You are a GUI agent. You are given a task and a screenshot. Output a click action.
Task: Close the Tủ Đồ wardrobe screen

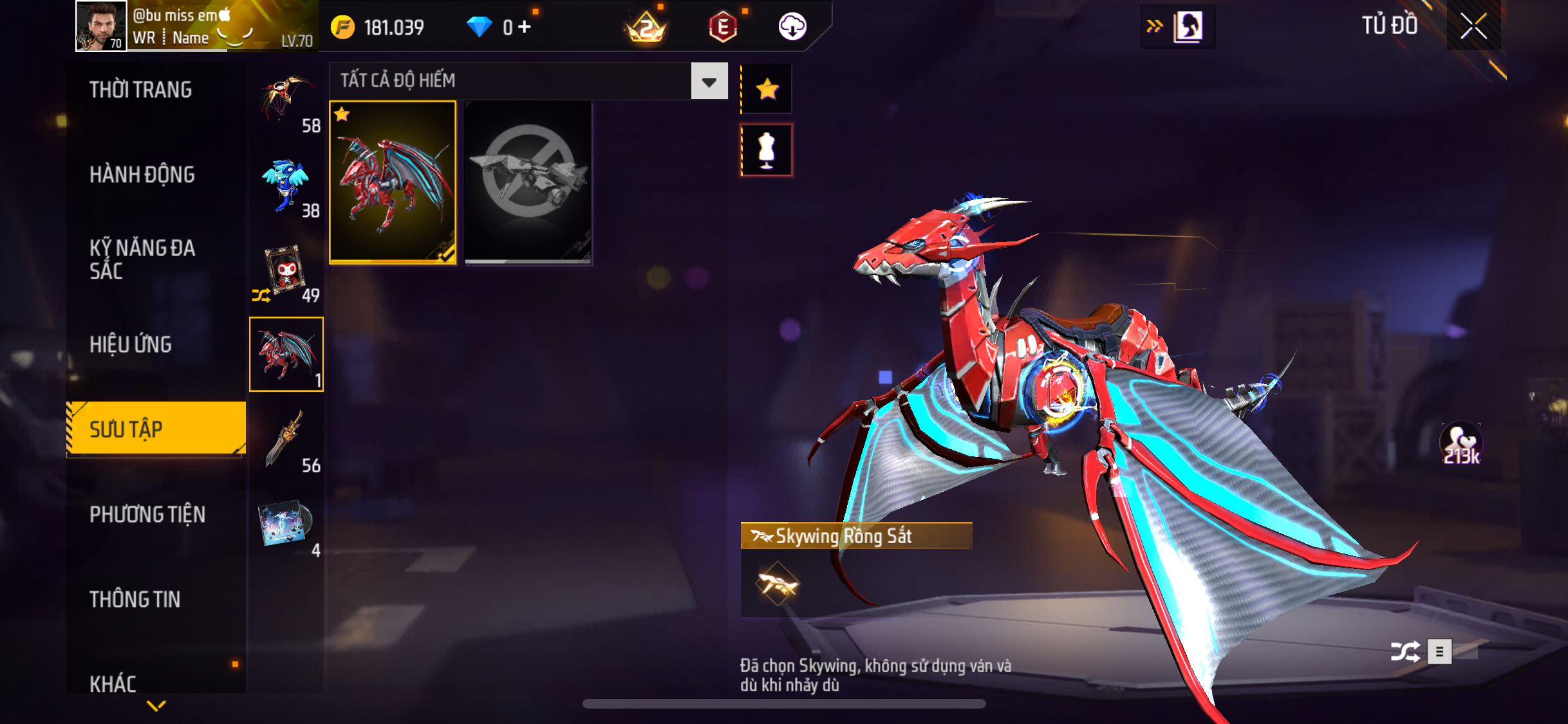pyautogui.click(x=1473, y=26)
